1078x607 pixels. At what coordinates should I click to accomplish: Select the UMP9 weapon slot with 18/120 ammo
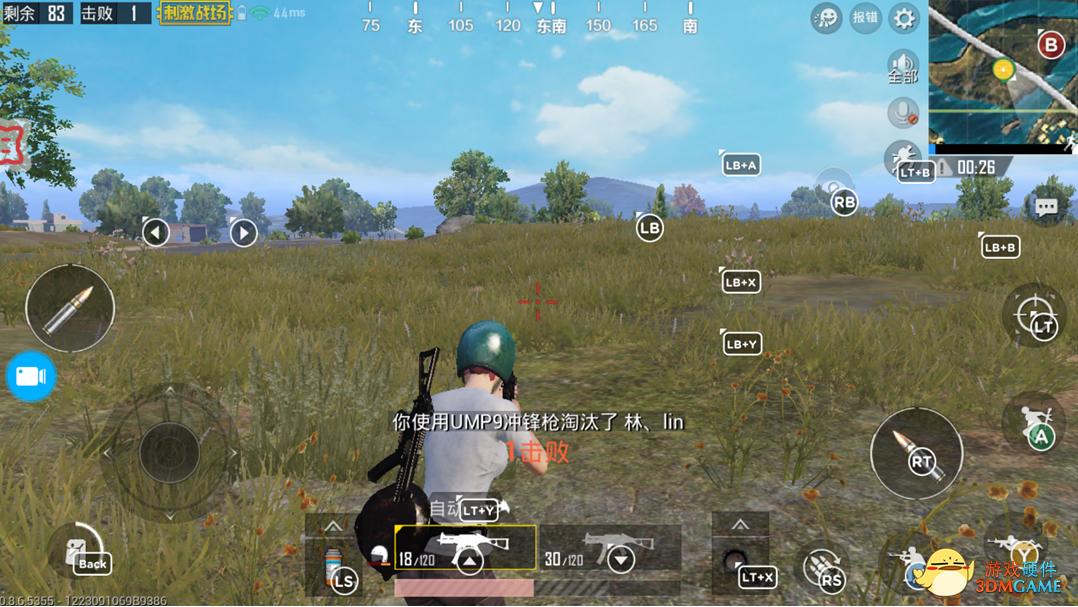[x=465, y=549]
